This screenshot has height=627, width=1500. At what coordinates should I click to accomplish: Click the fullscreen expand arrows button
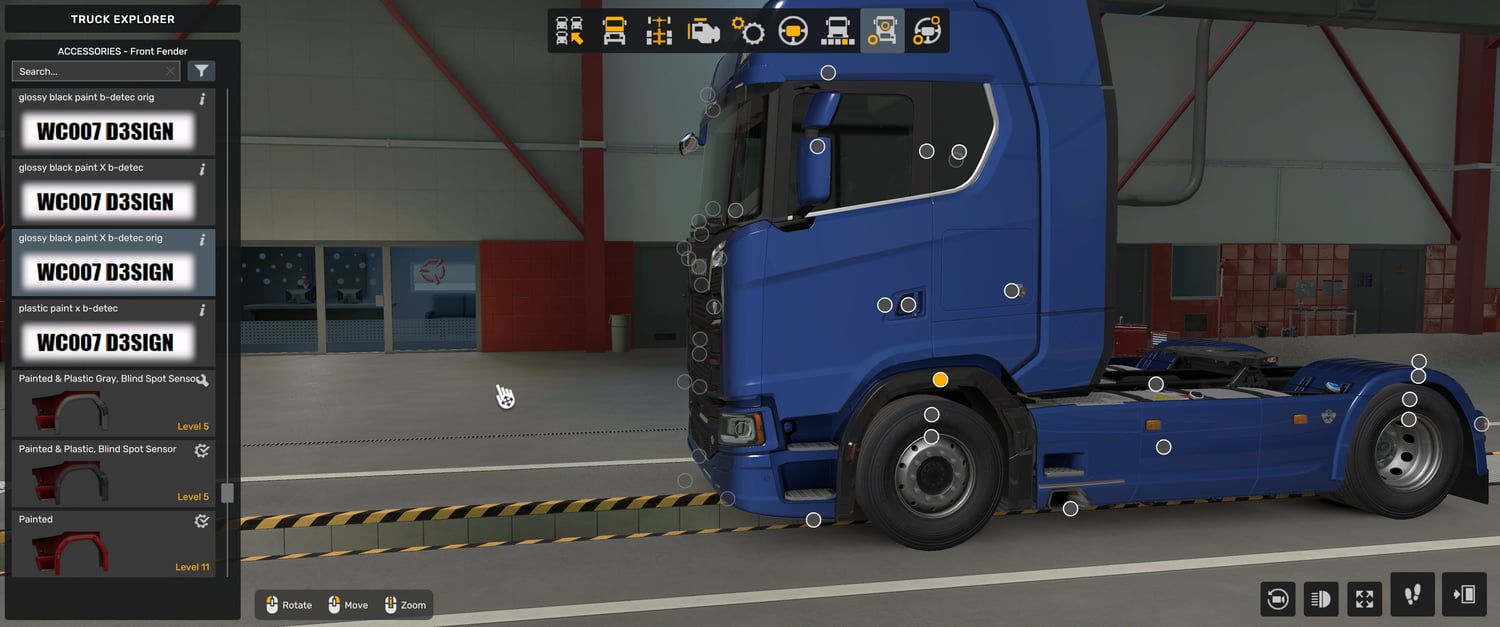pyautogui.click(x=1364, y=598)
